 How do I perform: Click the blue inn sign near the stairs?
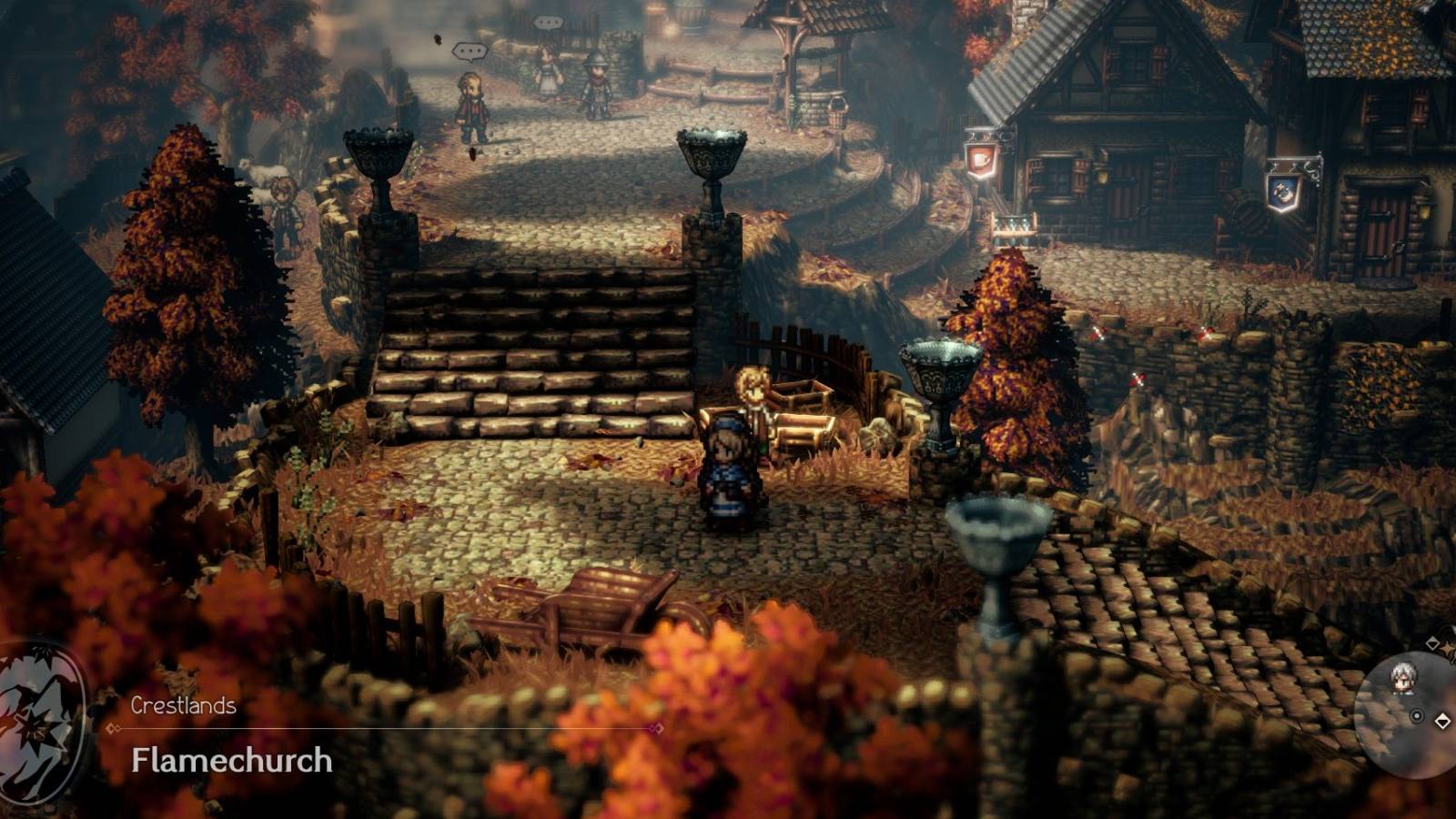click(1281, 192)
